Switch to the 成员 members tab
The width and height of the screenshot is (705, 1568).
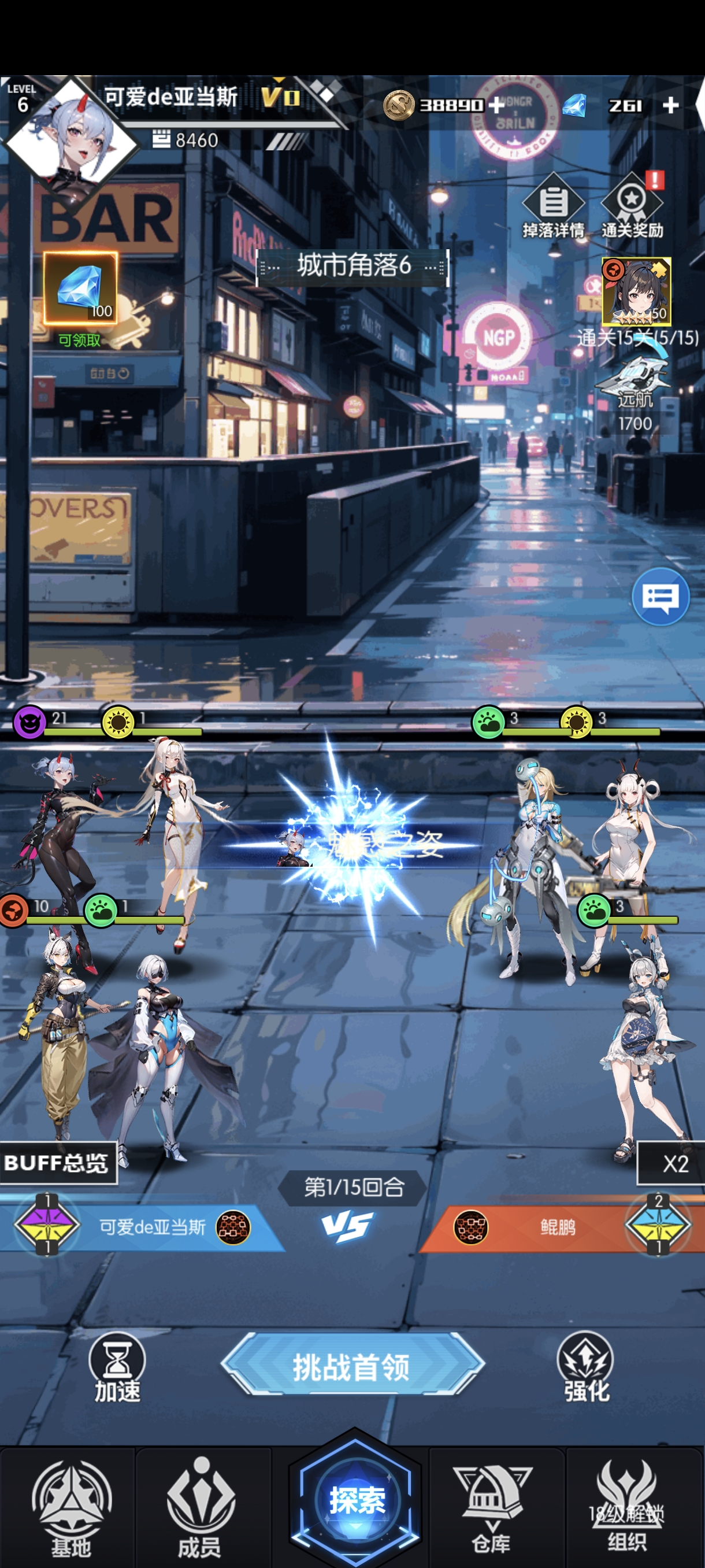pyautogui.click(x=200, y=1508)
